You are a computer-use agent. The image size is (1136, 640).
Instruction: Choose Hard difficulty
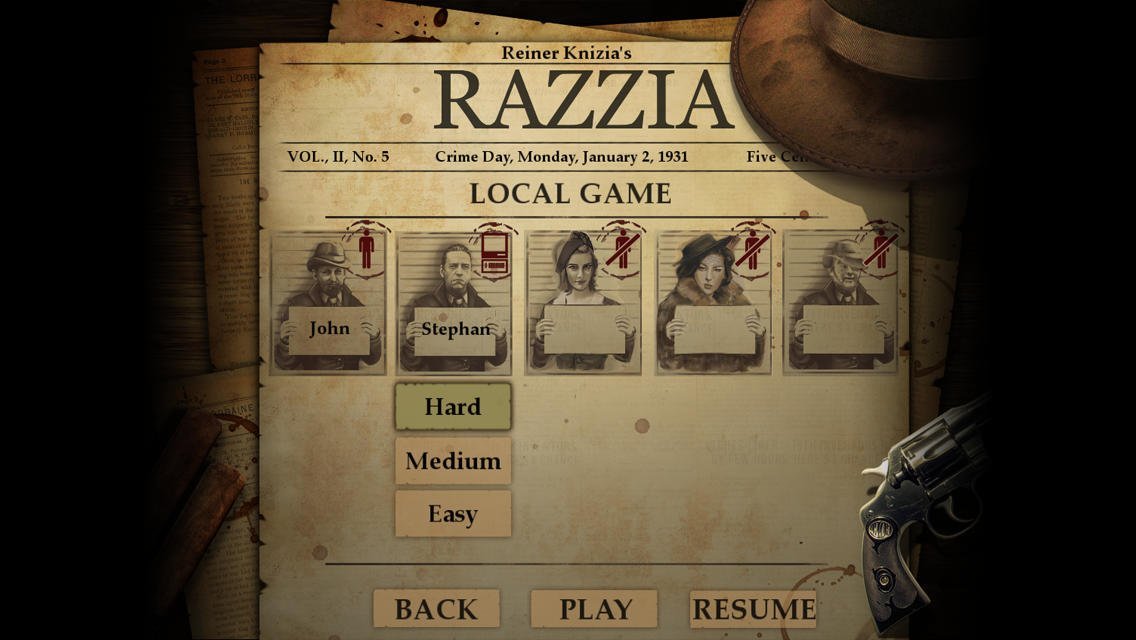click(453, 407)
